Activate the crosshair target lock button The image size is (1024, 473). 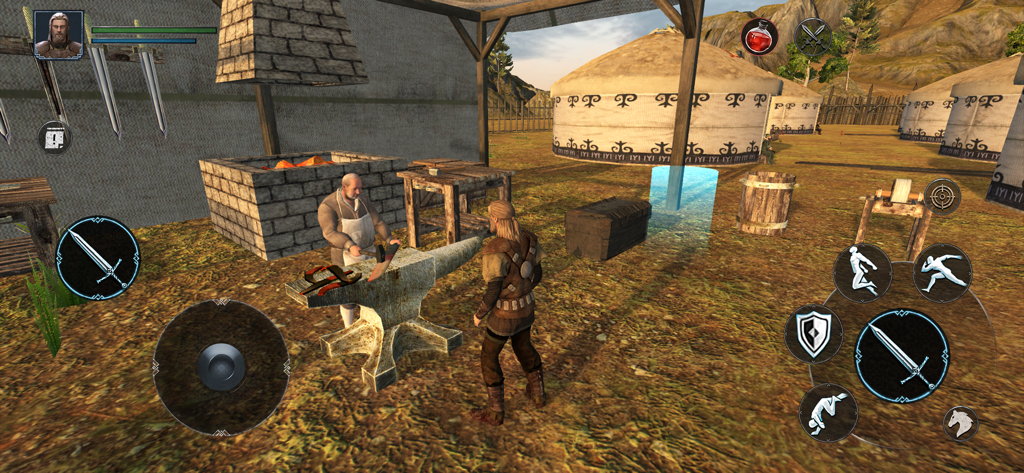(x=941, y=196)
